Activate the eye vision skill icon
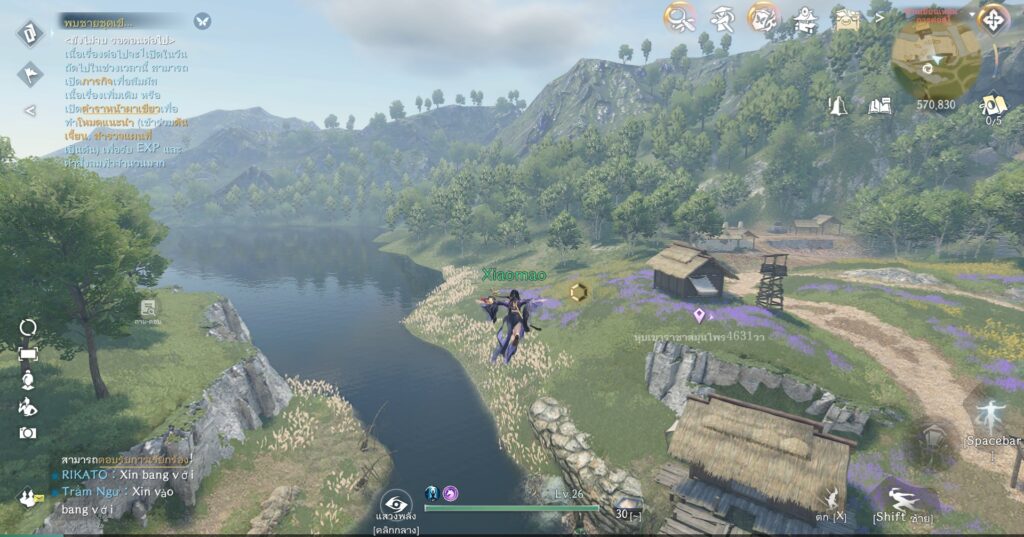 [x=396, y=503]
